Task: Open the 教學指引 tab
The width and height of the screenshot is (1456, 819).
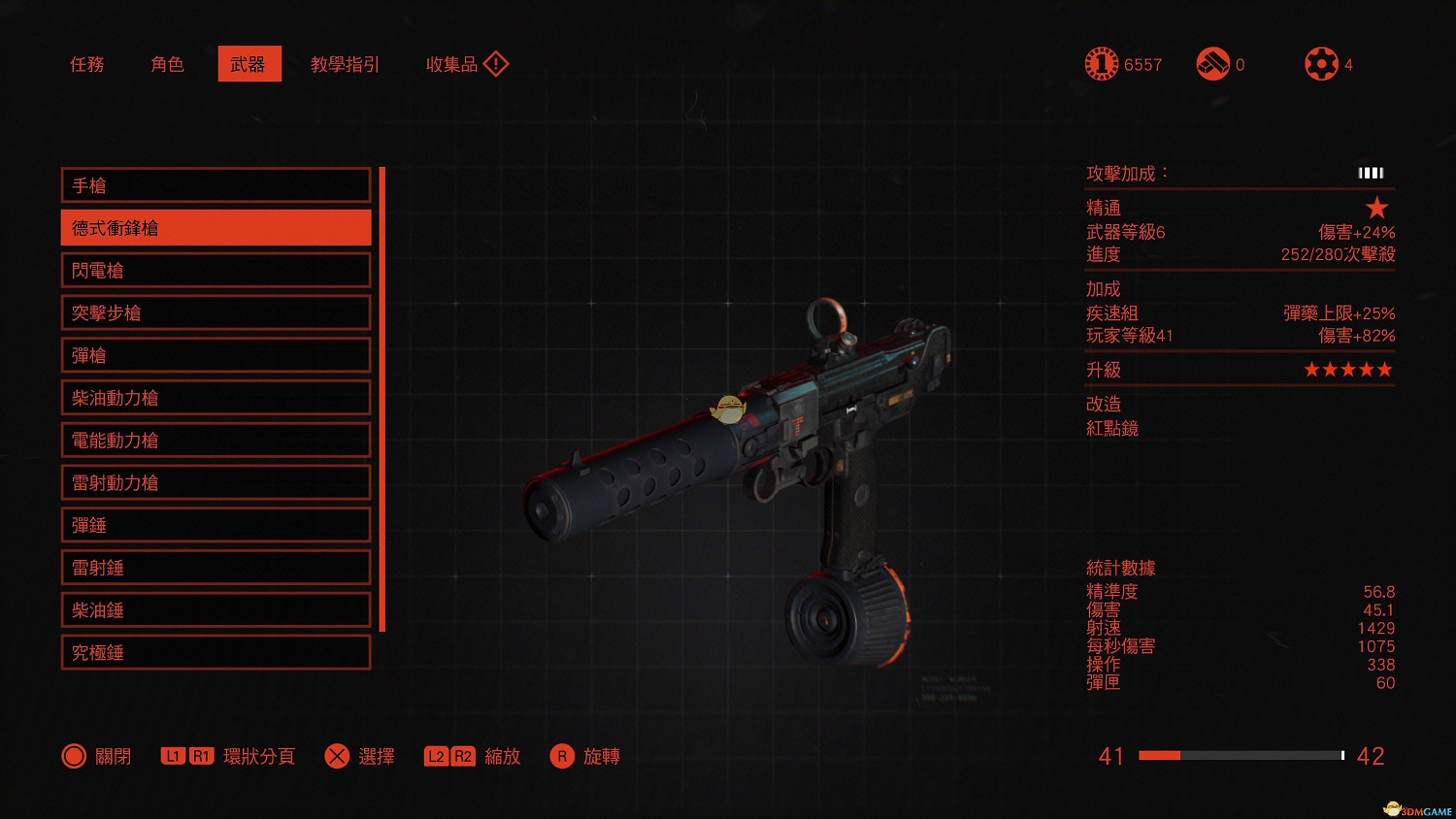Action: tap(345, 64)
